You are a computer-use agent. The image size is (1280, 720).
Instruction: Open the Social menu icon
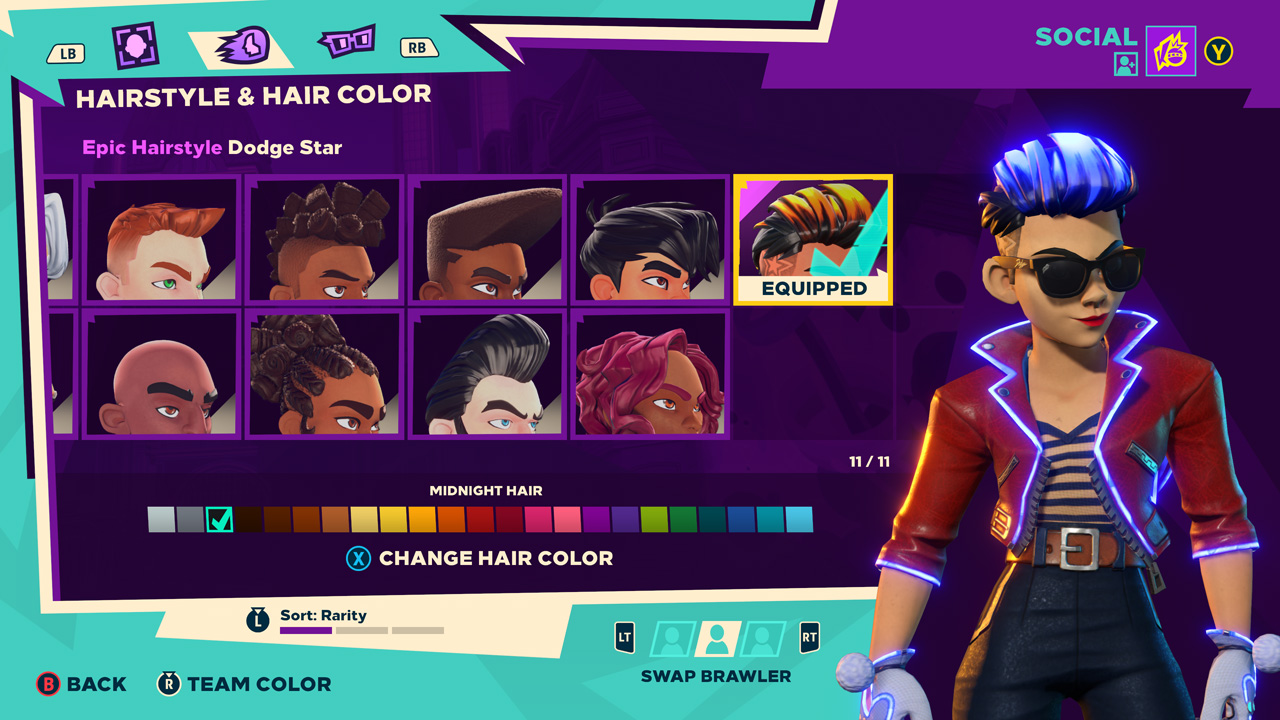[1170, 51]
